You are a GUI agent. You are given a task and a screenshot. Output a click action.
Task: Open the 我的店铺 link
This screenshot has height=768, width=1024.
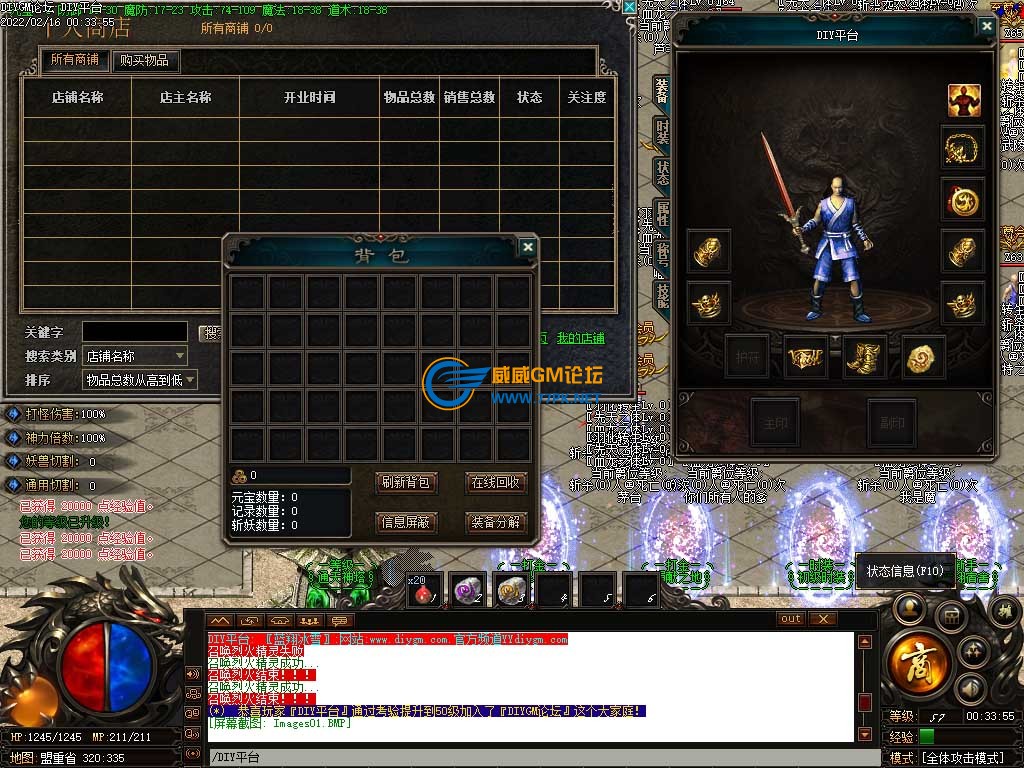[581, 338]
